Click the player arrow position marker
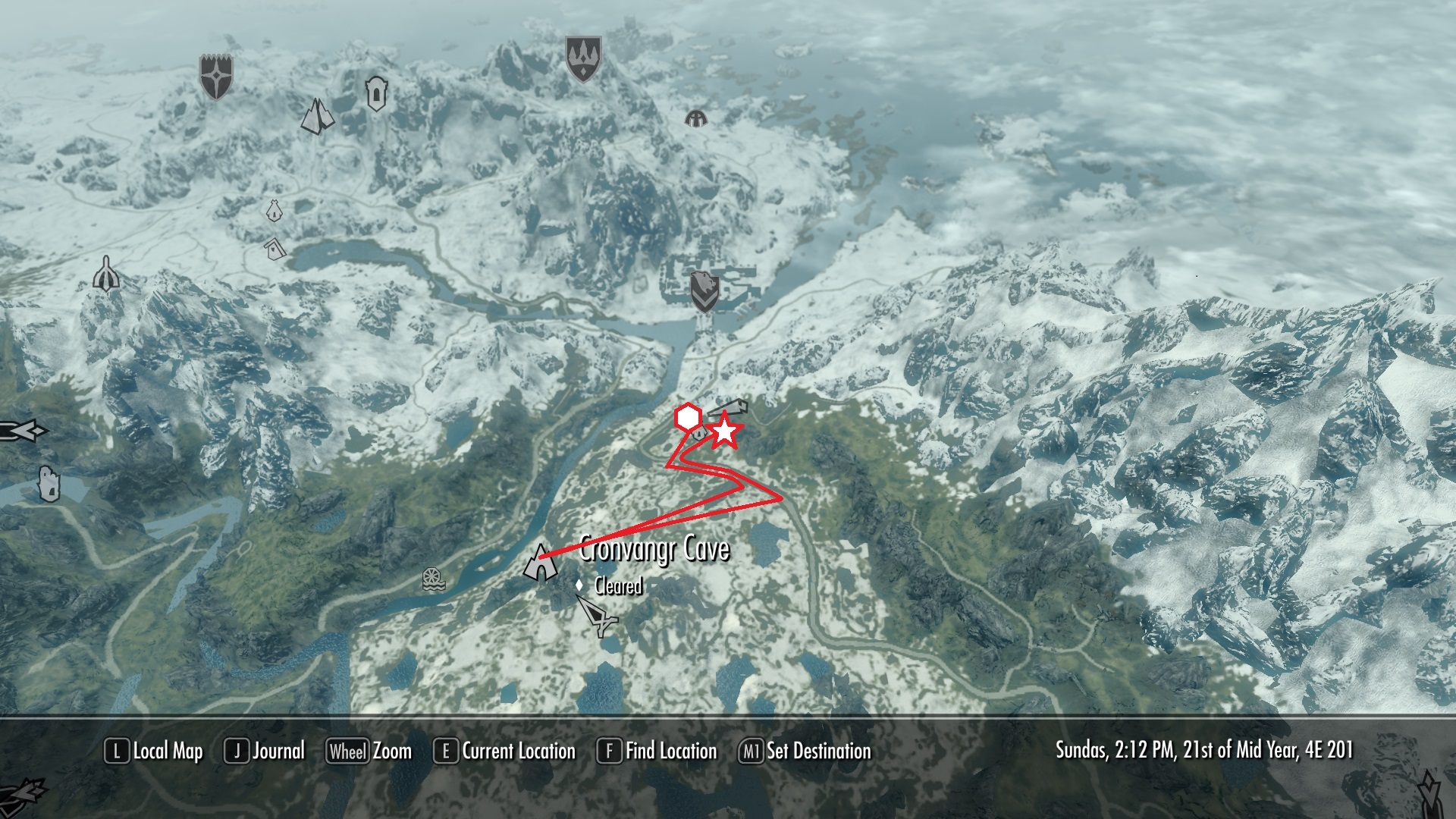This screenshot has height=819, width=1456. click(x=599, y=615)
